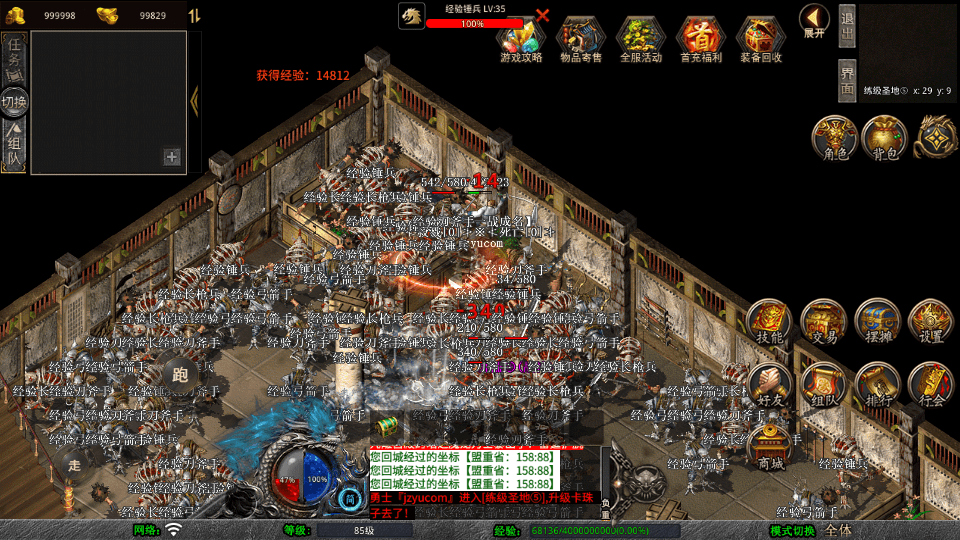Open the 技能 skills menu
Screen dimensions: 960x540
pos(769,322)
